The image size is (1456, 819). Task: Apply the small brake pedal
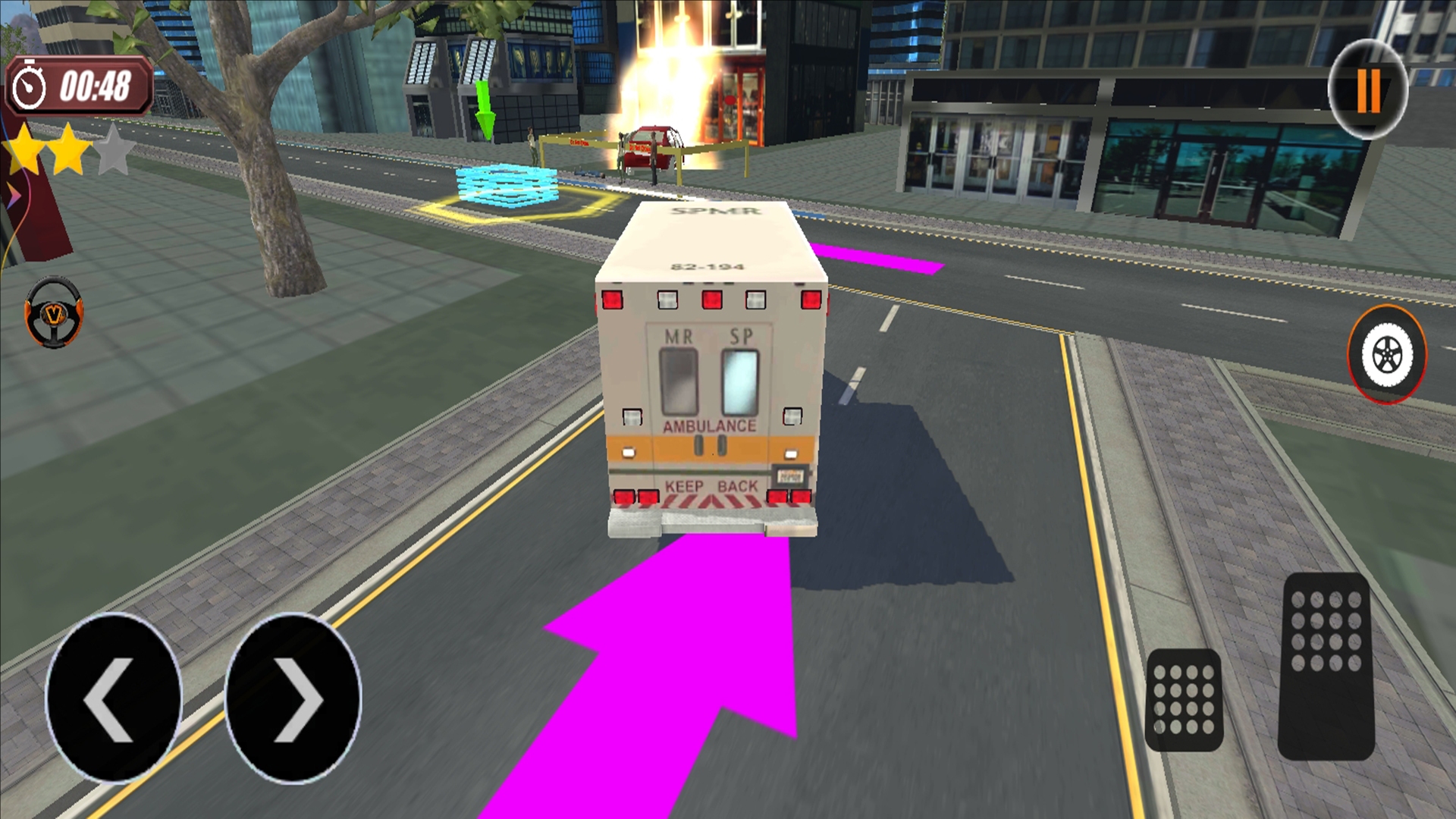pyautogui.click(x=1183, y=700)
